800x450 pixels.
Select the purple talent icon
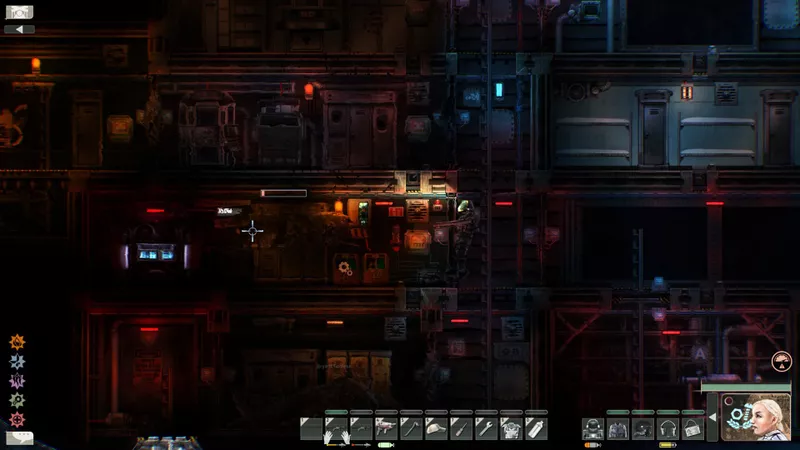[x=16, y=380]
